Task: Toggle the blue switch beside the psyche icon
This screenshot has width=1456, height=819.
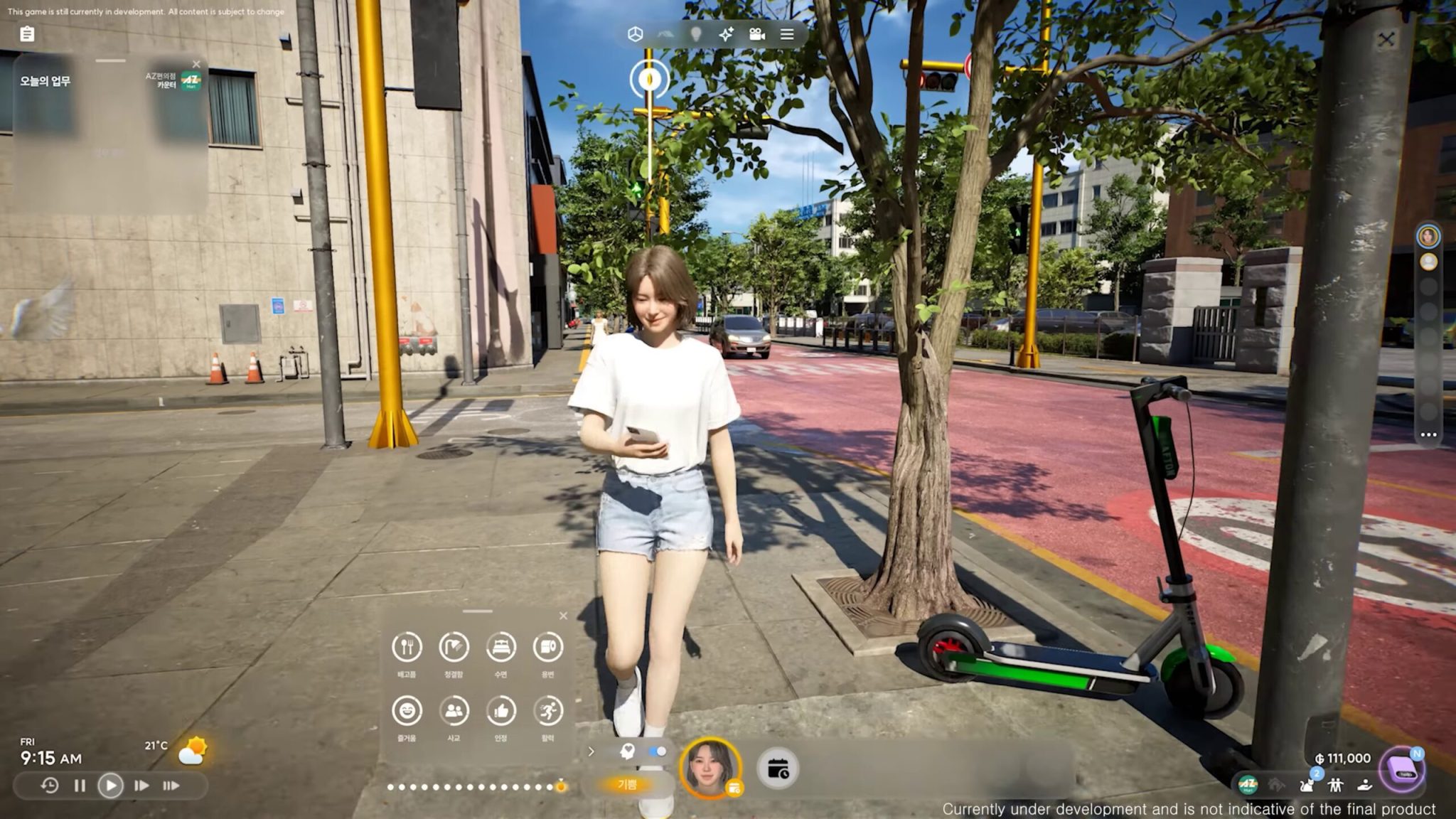Action: (658, 749)
